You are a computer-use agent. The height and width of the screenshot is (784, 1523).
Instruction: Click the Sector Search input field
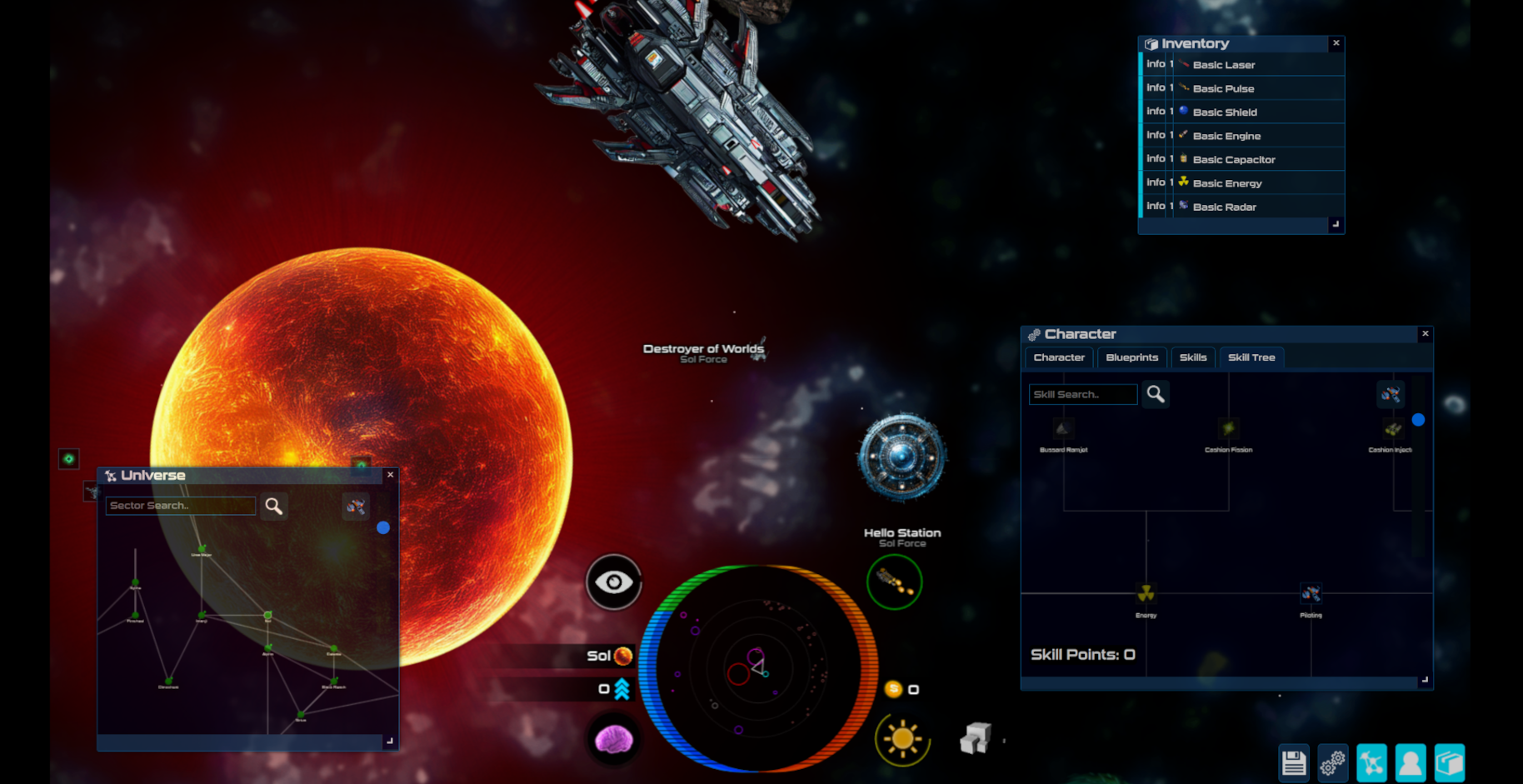coord(180,506)
